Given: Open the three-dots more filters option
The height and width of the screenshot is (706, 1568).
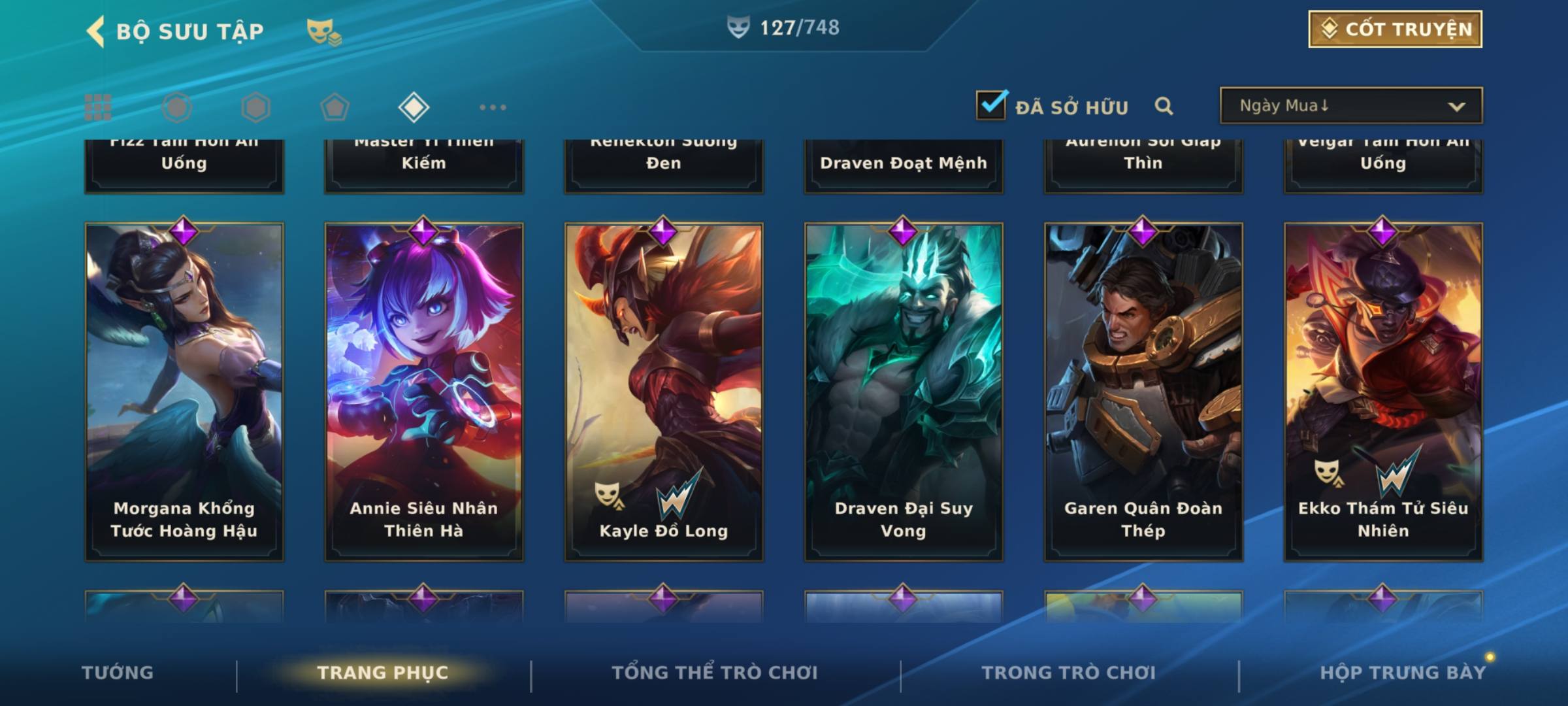Looking at the screenshot, I should pyautogui.click(x=493, y=107).
